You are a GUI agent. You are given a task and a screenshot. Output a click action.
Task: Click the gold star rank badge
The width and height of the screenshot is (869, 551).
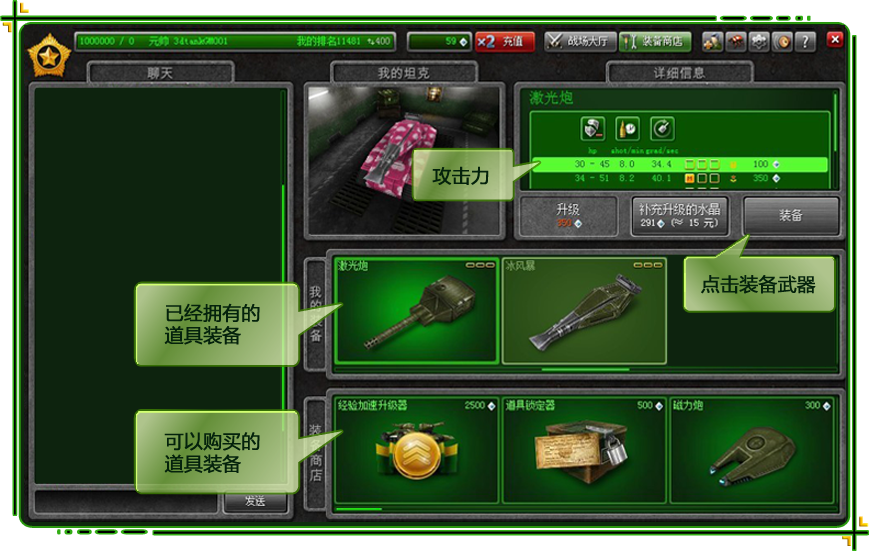coord(46,56)
